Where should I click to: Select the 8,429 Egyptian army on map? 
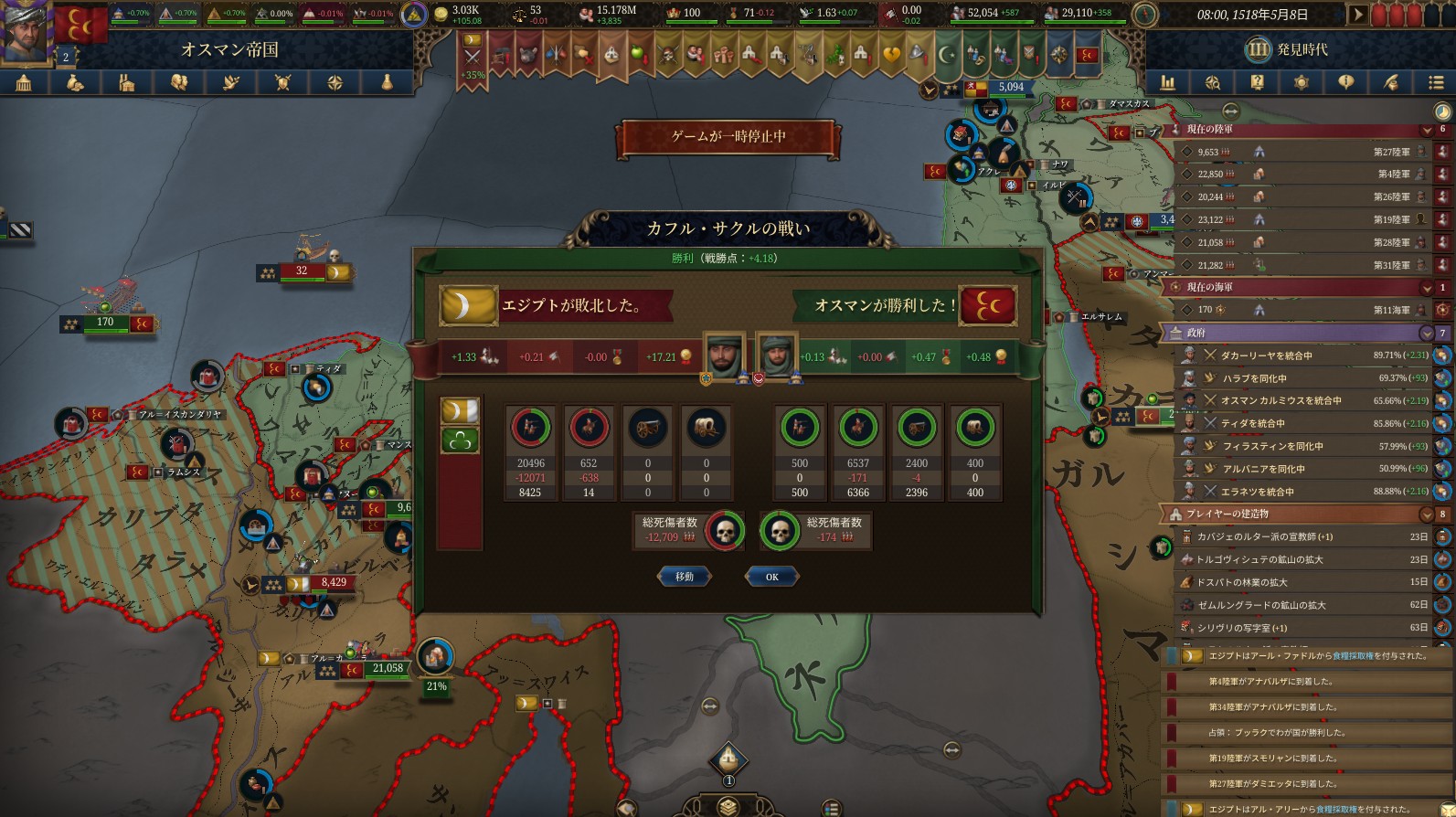pyautogui.click(x=333, y=583)
